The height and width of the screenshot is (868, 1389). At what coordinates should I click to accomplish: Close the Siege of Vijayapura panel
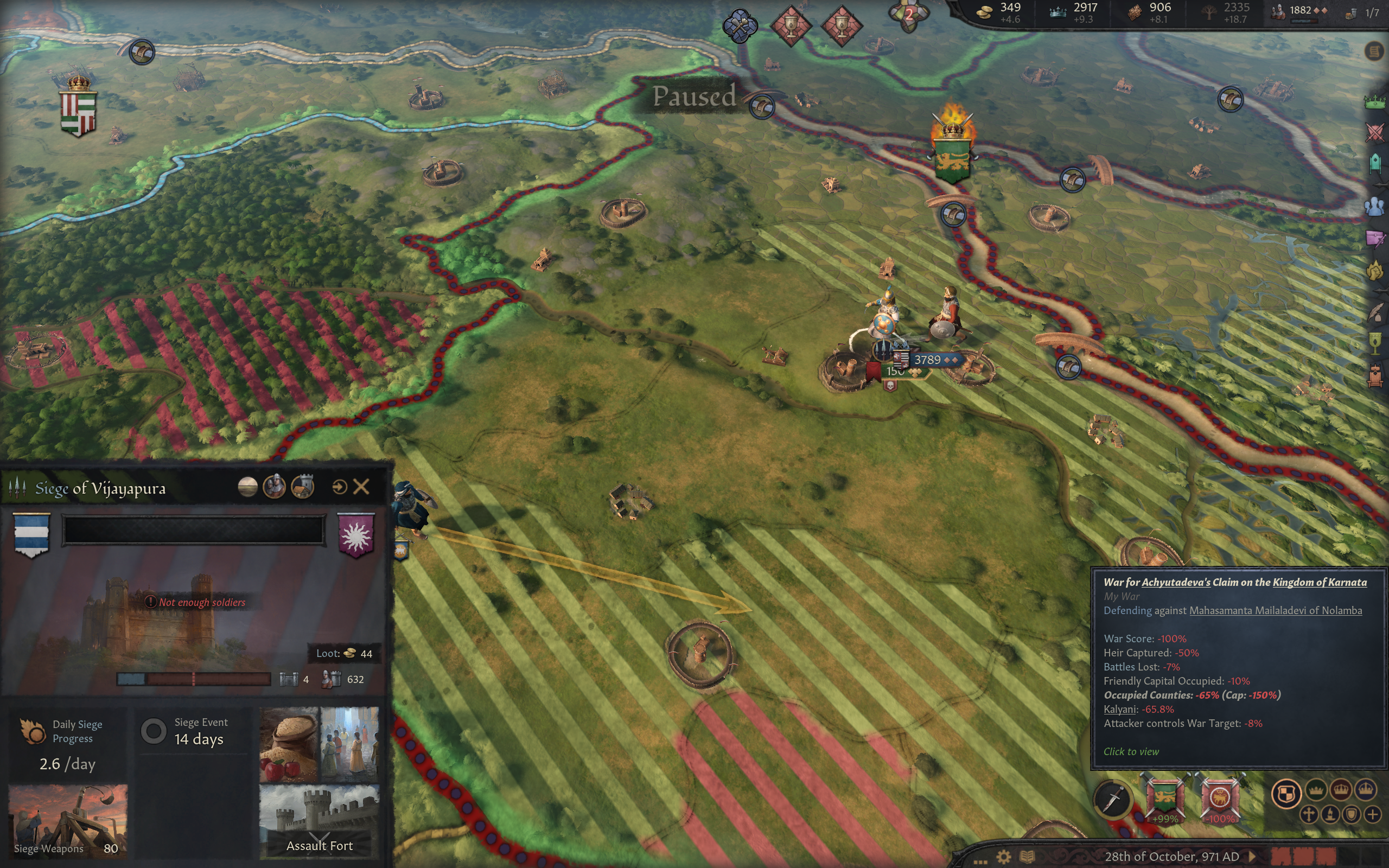(361, 487)
